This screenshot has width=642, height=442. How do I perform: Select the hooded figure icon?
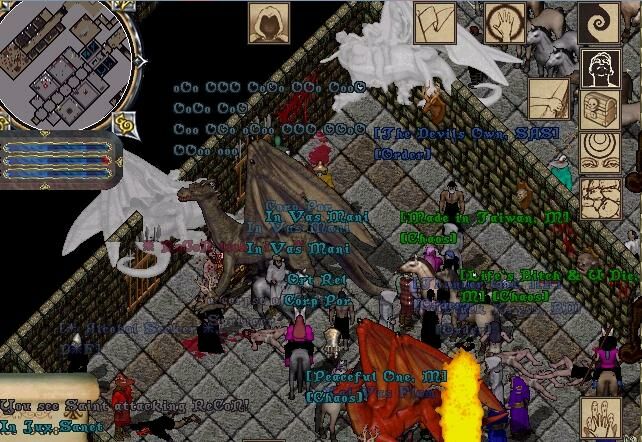click(267, 21)
